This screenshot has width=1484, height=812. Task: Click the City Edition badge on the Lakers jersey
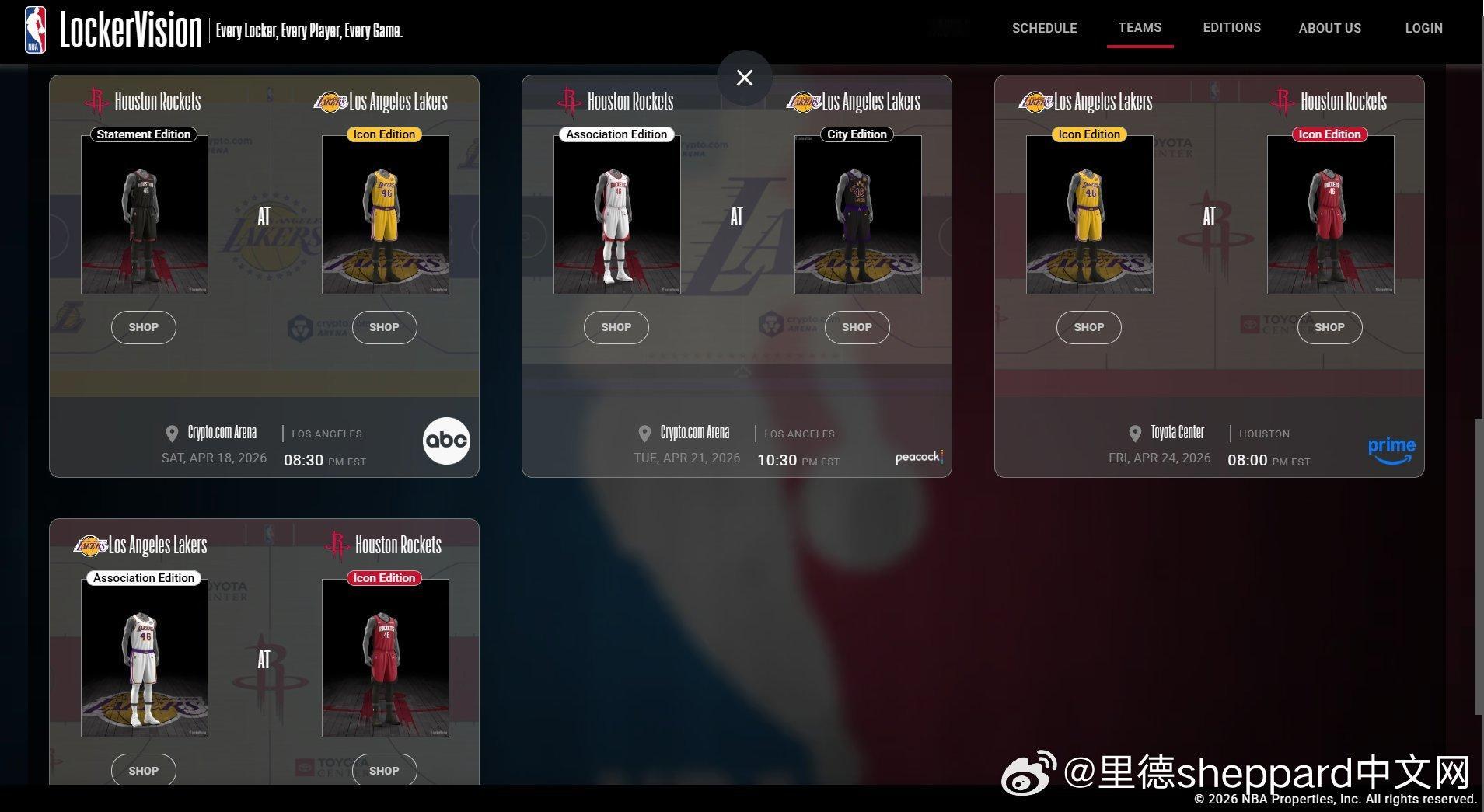click(x=856, y=134)
